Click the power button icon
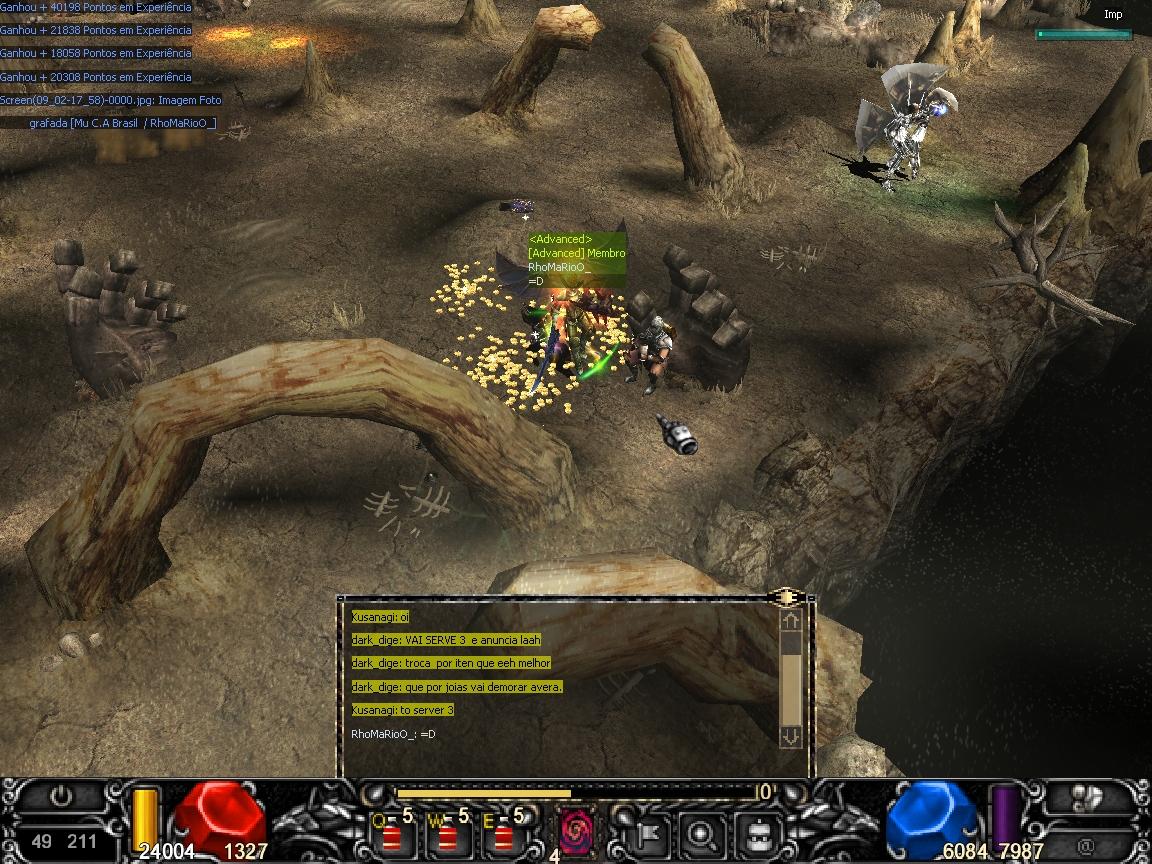 click(62, 797)
